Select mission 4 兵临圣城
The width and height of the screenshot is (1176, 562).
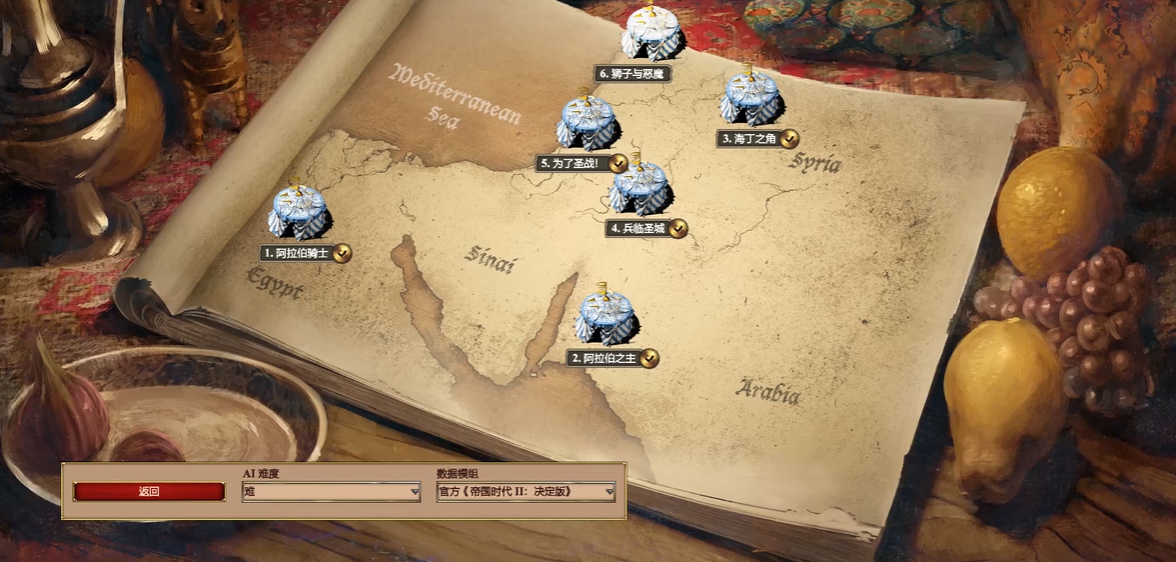[638, 189]
